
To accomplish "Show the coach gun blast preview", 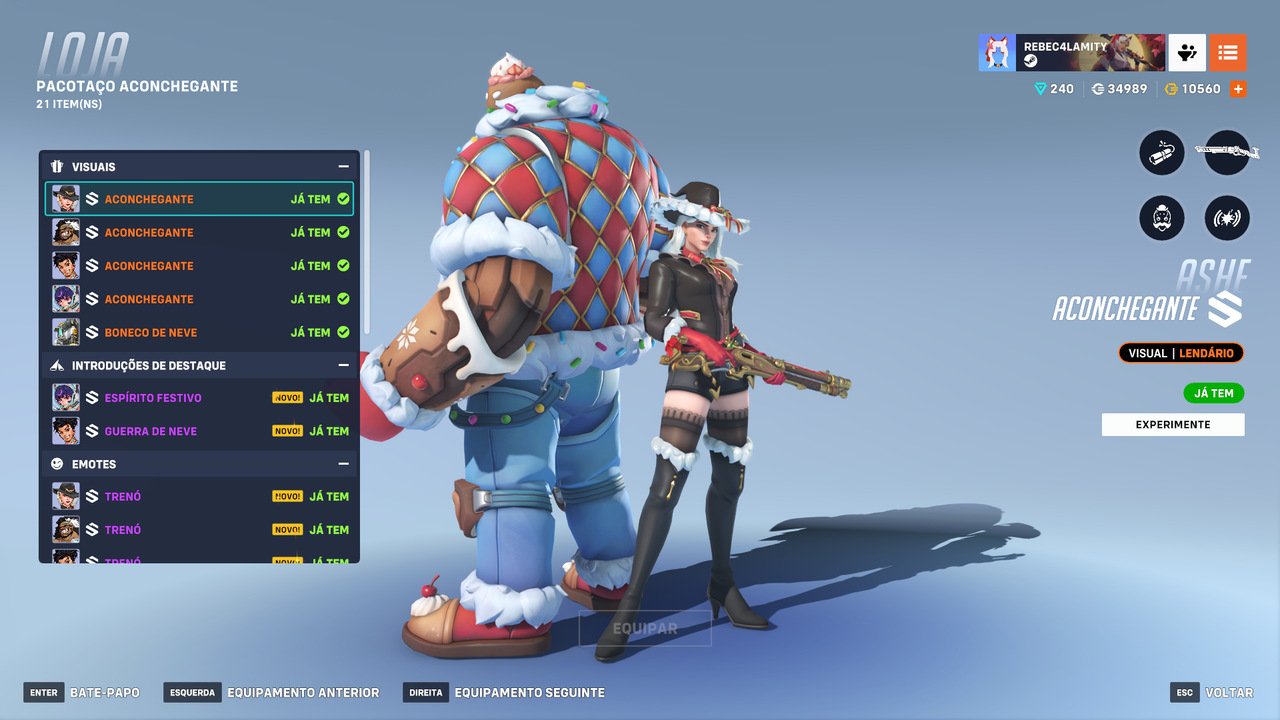I will coord(1227,217).
